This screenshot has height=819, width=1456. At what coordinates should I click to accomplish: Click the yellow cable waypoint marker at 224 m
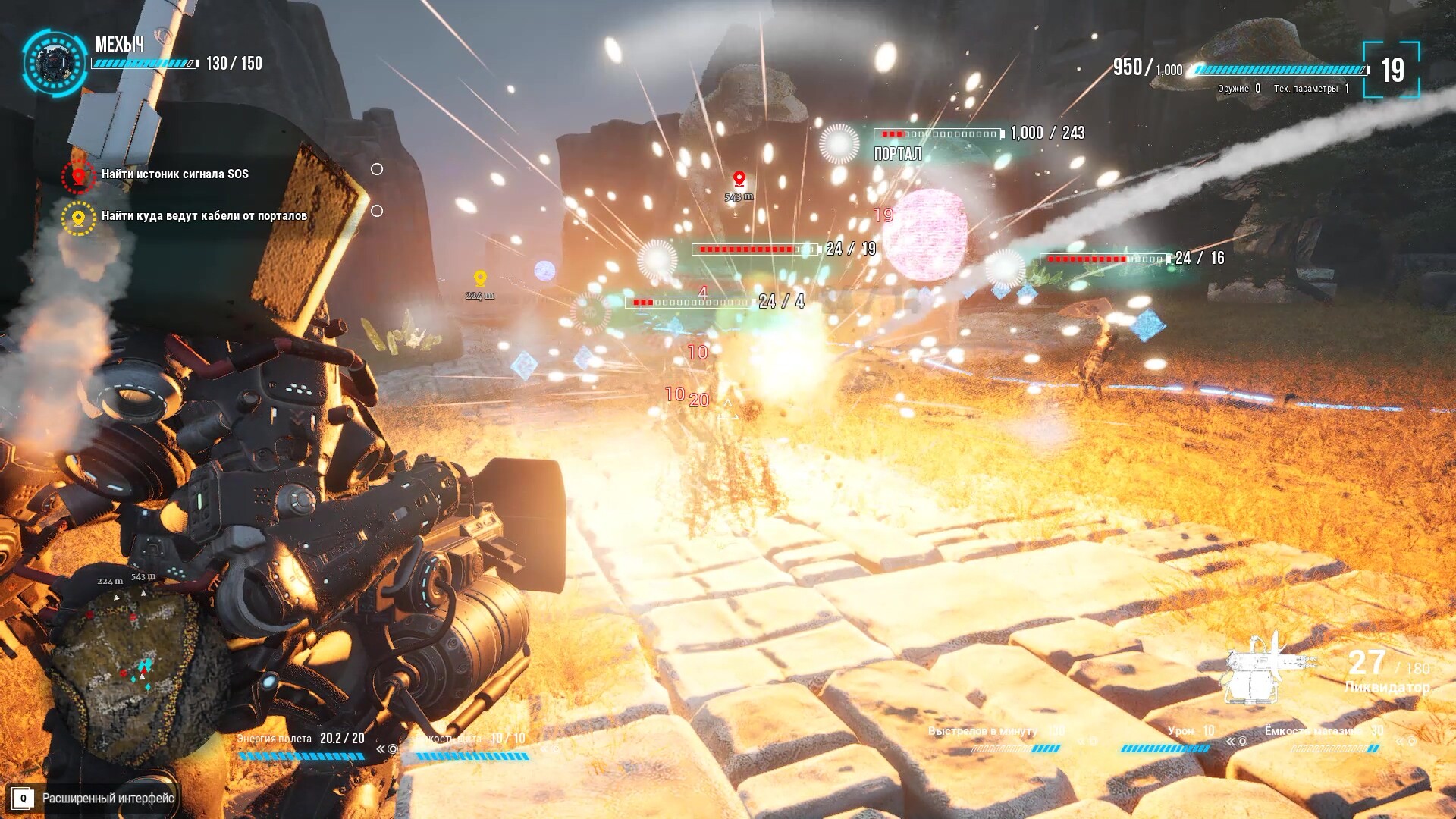click(x=480, y=278)
